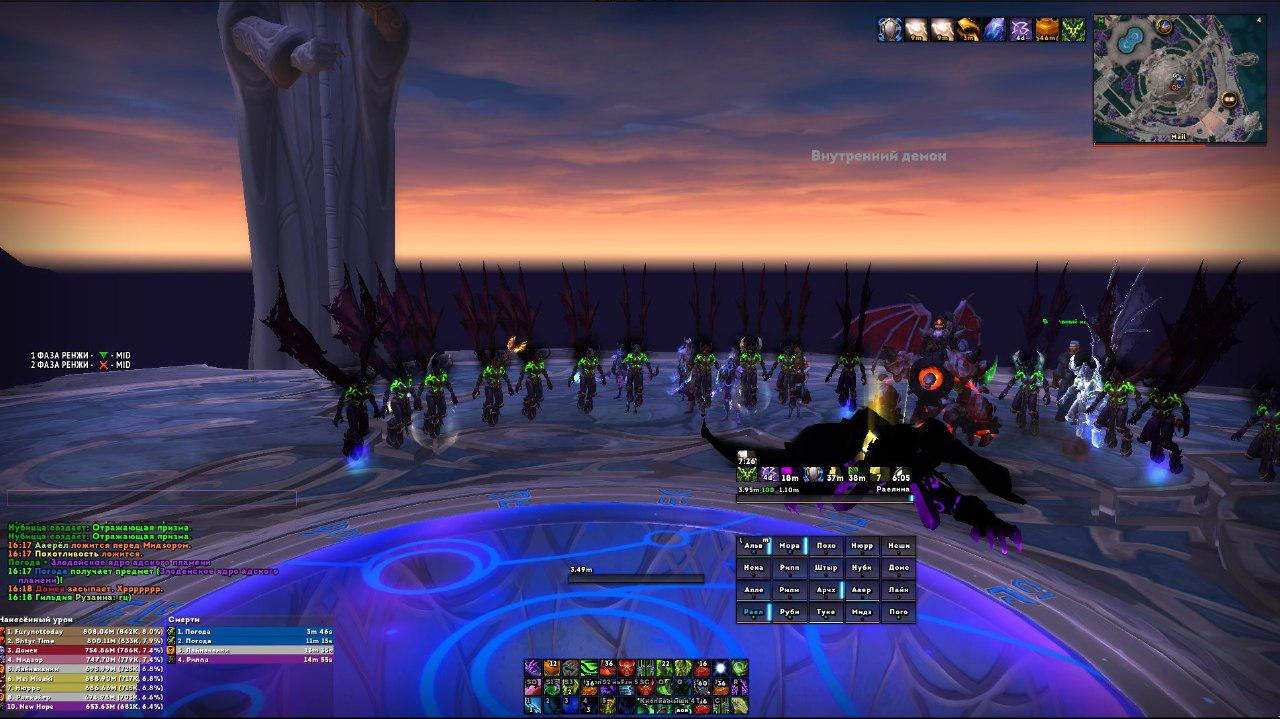Select raid frame Пого
Viewport: 1280px width, 719px height.
(898, 612)
